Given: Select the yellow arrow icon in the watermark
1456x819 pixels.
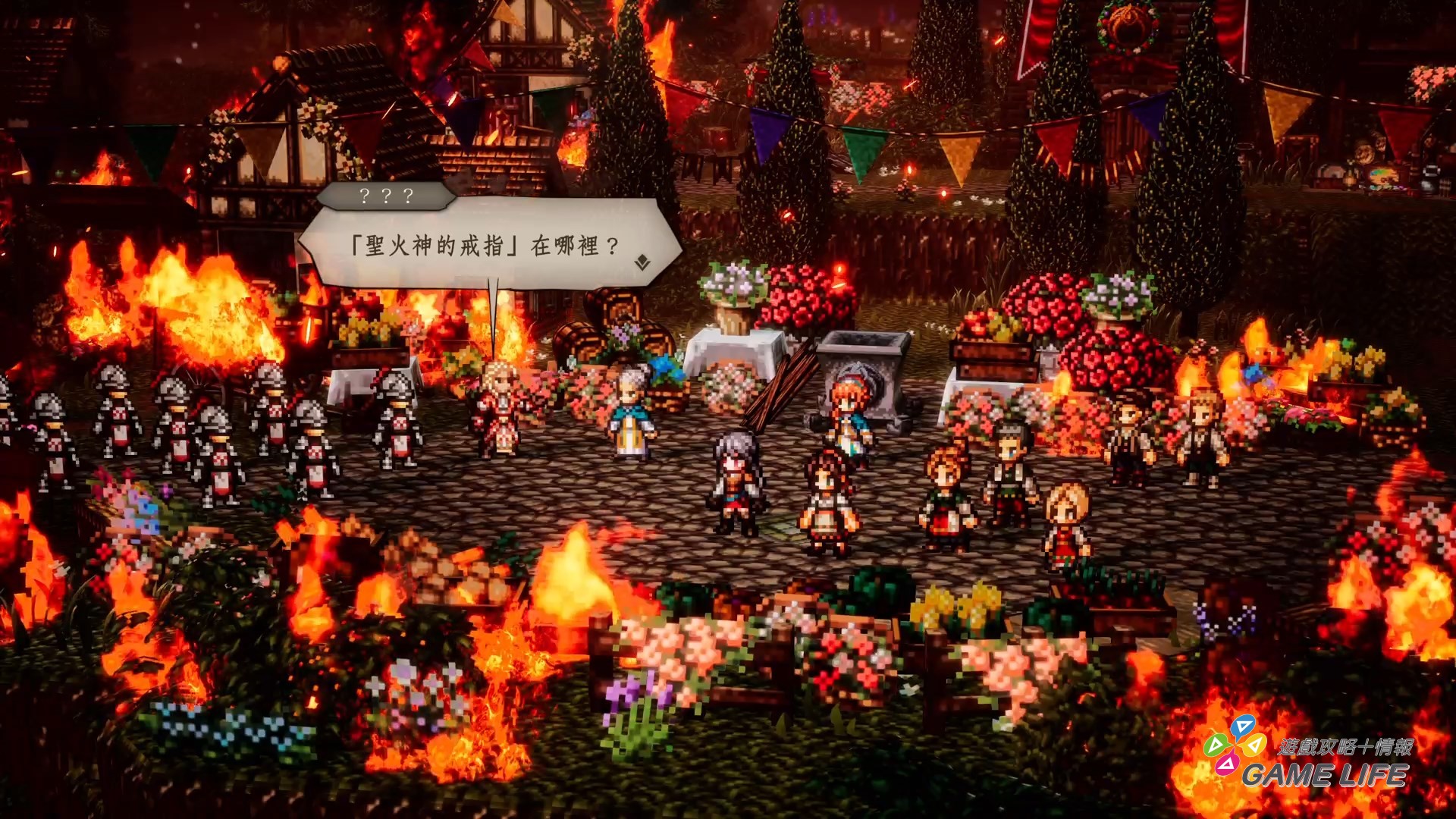Looking at the screenshot, I should (x=1256, y=745).
